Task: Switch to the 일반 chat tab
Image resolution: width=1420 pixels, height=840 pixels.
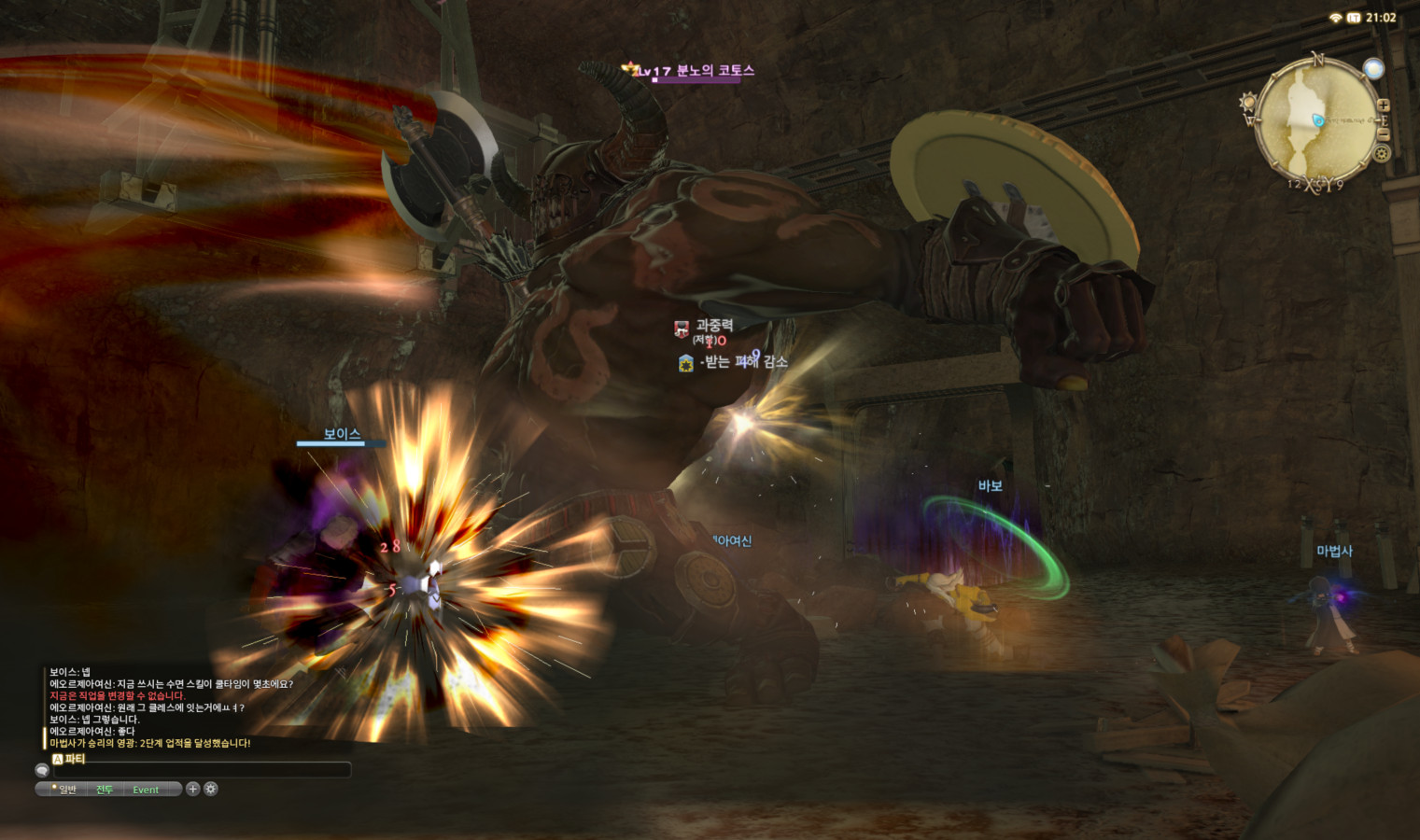Action: point(67,790)
